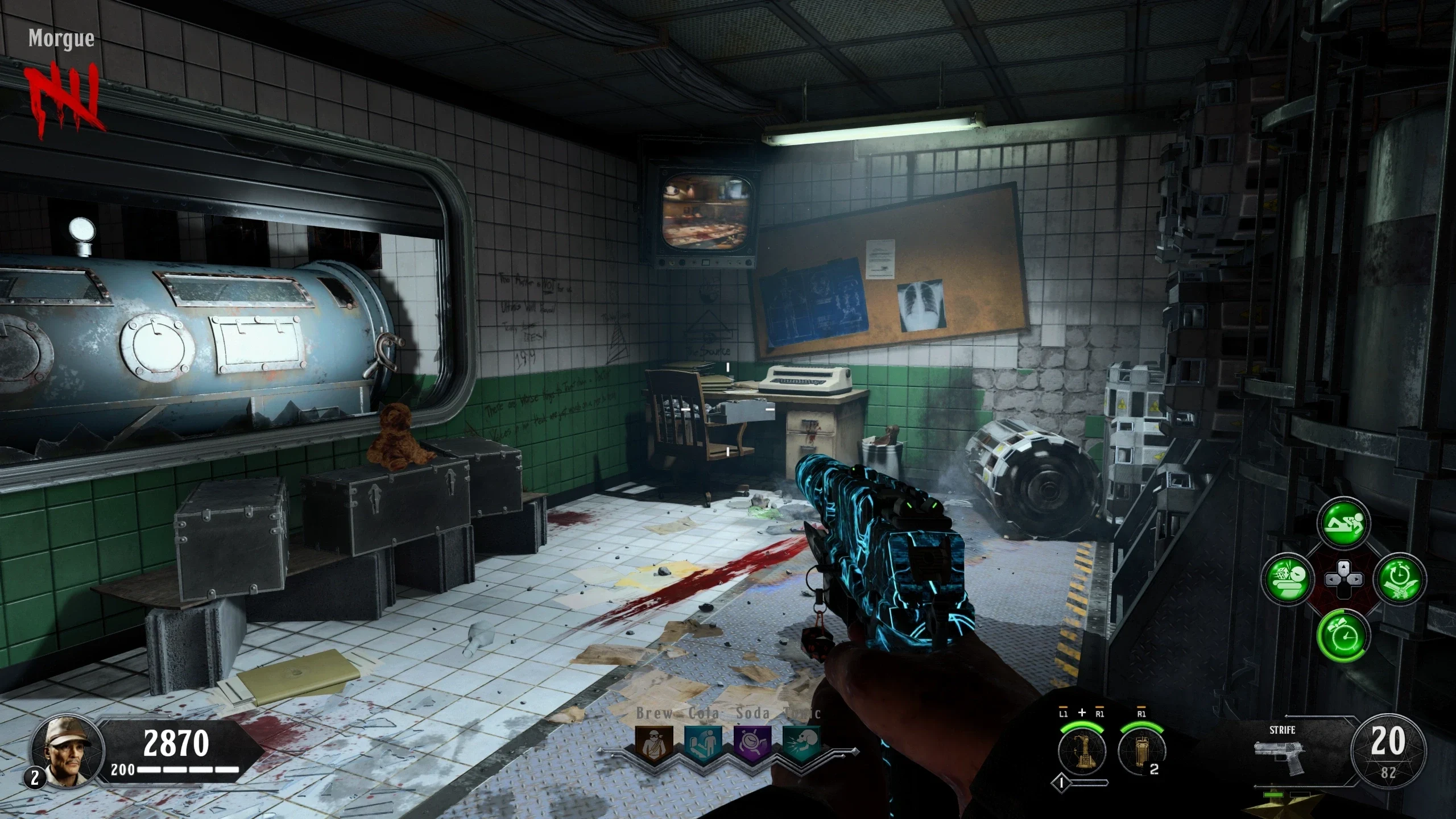1456x819 pixels.
Task: Activate the right elixir with stopwatch and guns
Action: [1399, 580]
